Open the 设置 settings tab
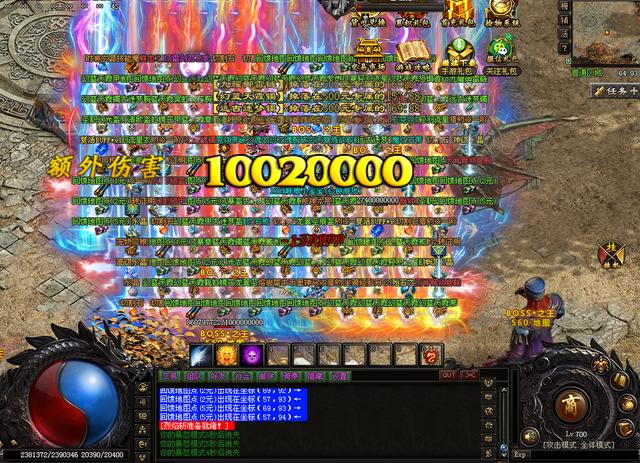Image resolution: width=640 pixels, height=463 pixels. pos(339,376)
